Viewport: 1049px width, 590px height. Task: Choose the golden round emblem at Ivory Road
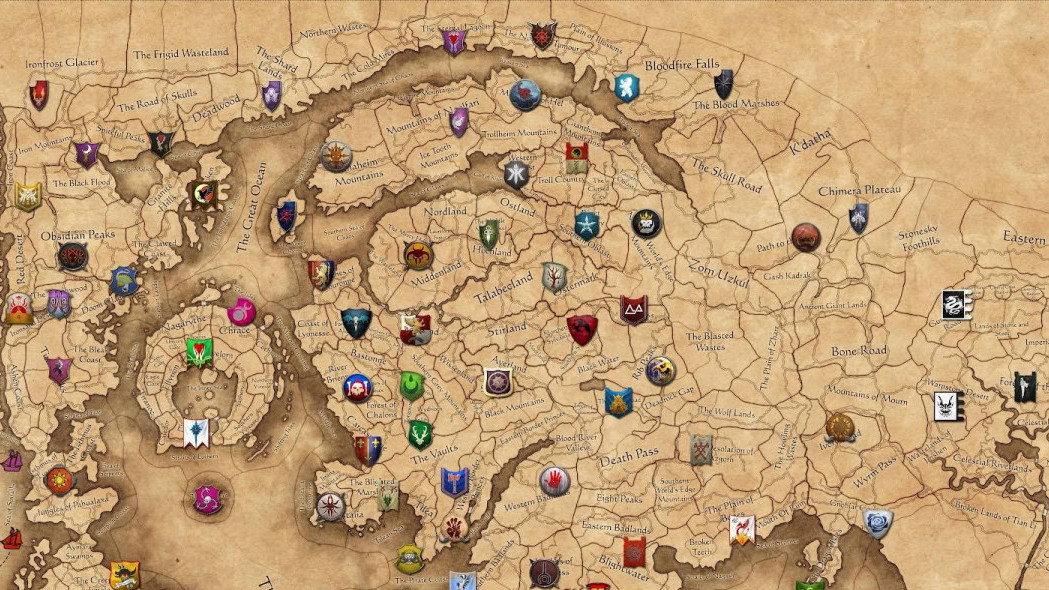tap(840, 427)
